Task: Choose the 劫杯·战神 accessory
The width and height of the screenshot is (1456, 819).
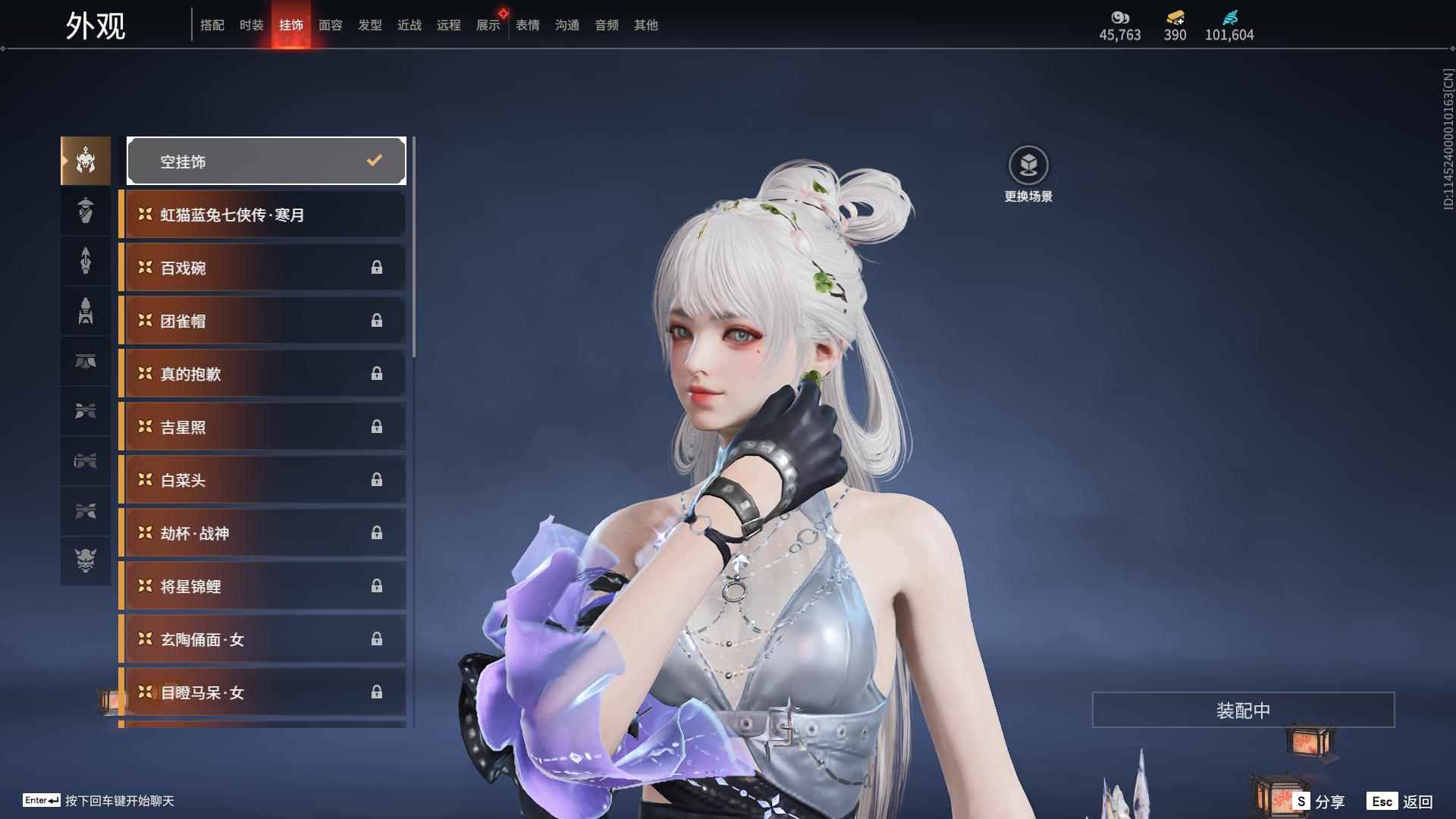Action: tap(263, 533)
